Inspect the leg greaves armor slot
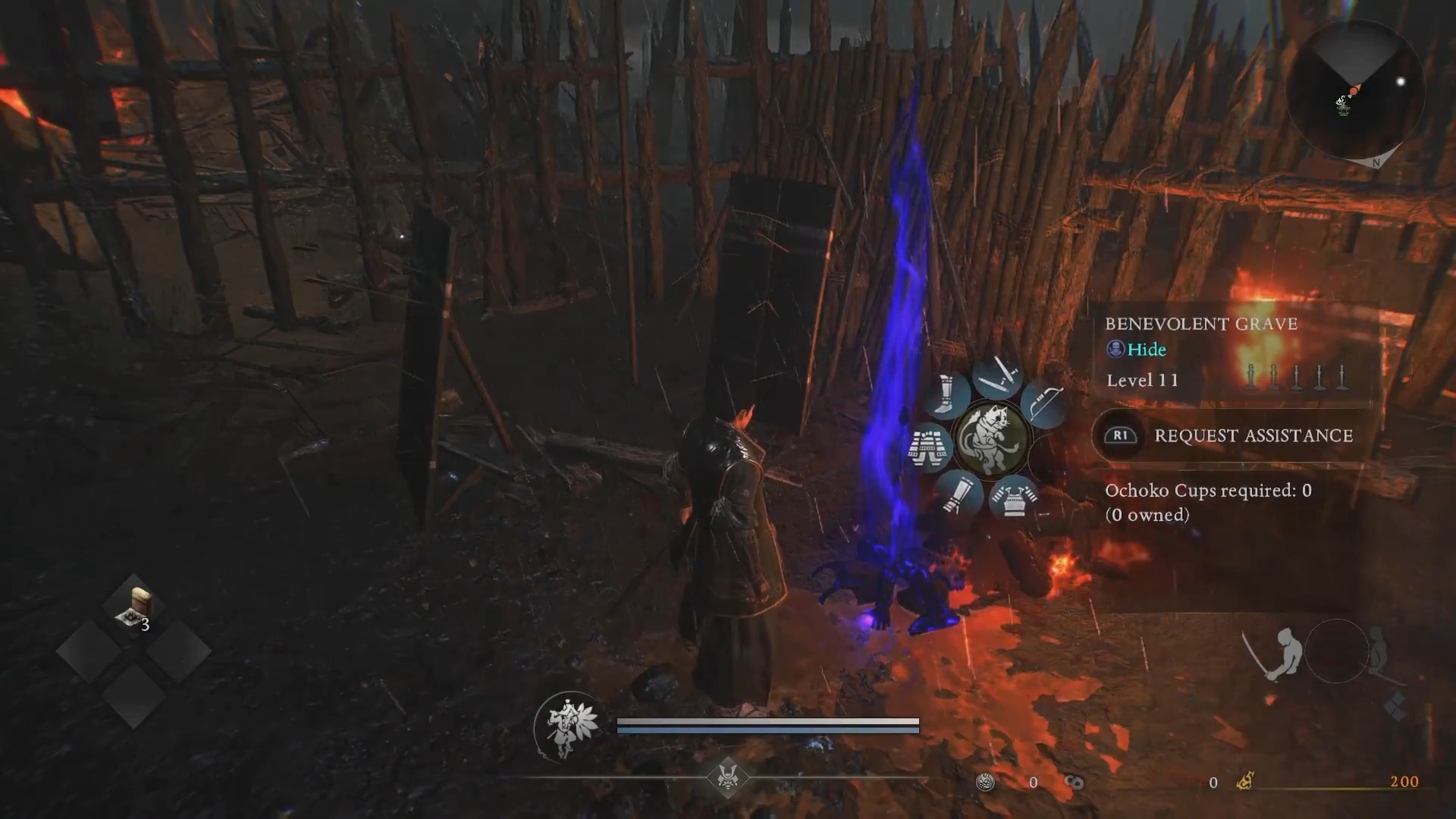This screenshot has height=819, width=1456. coord(946,394)
